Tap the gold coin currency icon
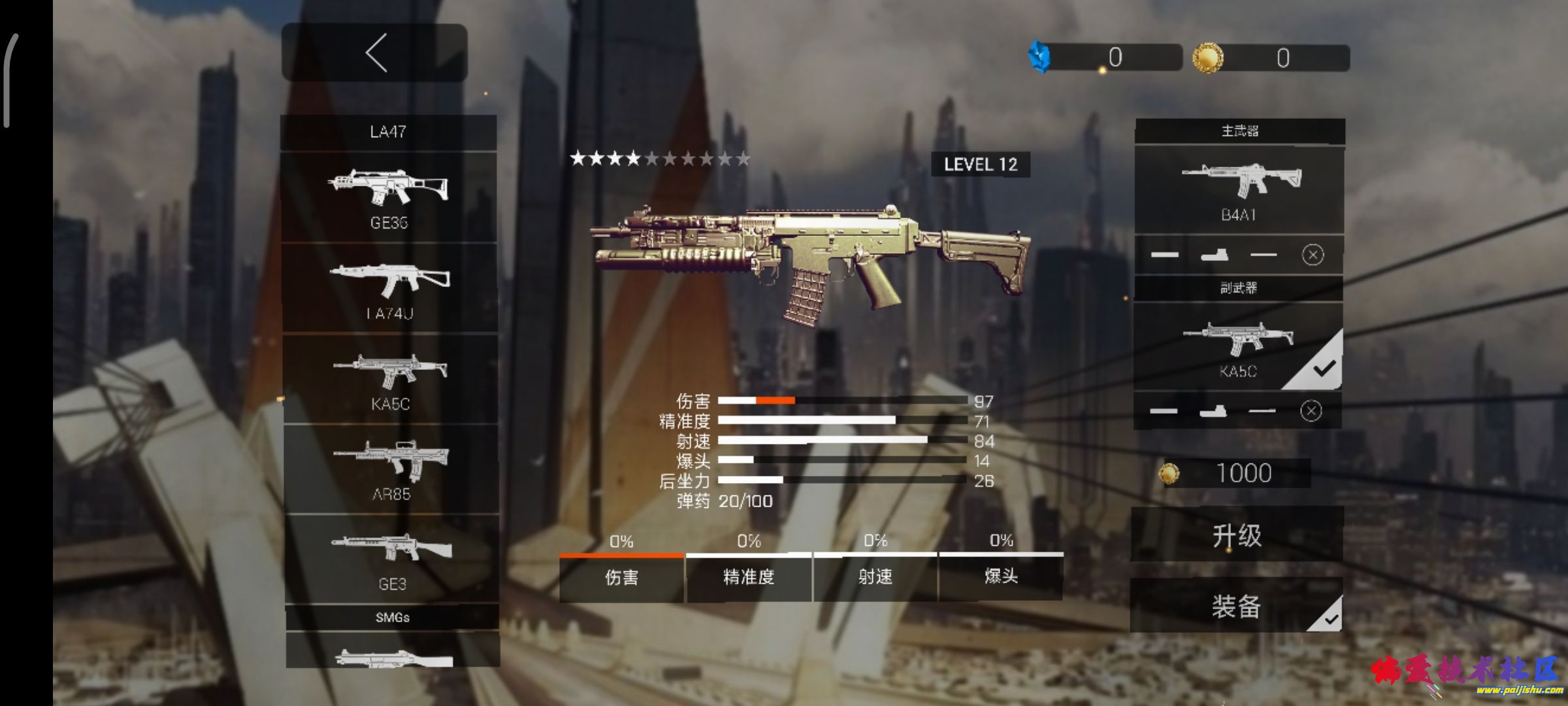The image size is (1568, 706). [x=1207, y=58]
